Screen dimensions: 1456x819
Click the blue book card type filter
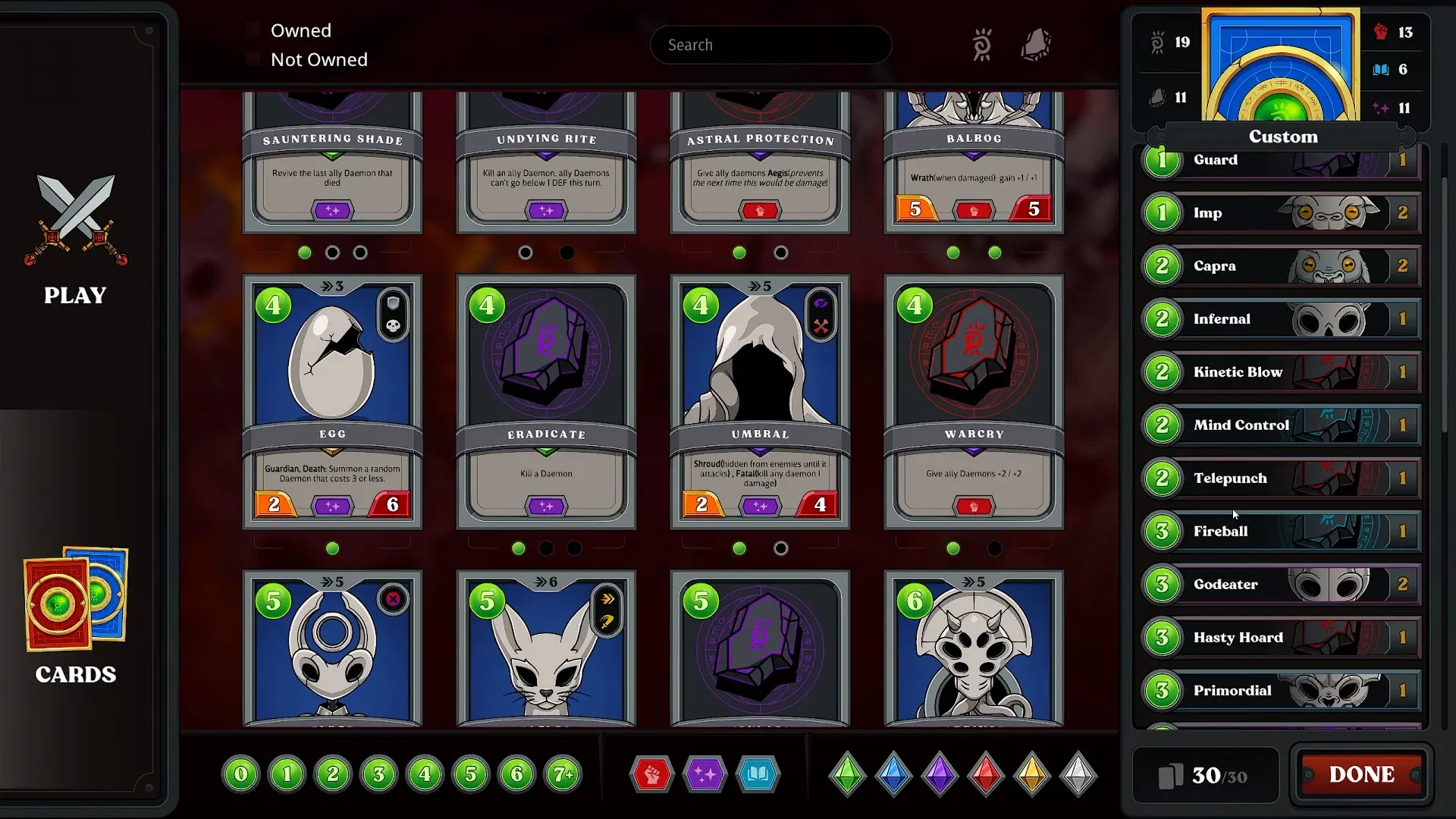[x=758, y=774]
